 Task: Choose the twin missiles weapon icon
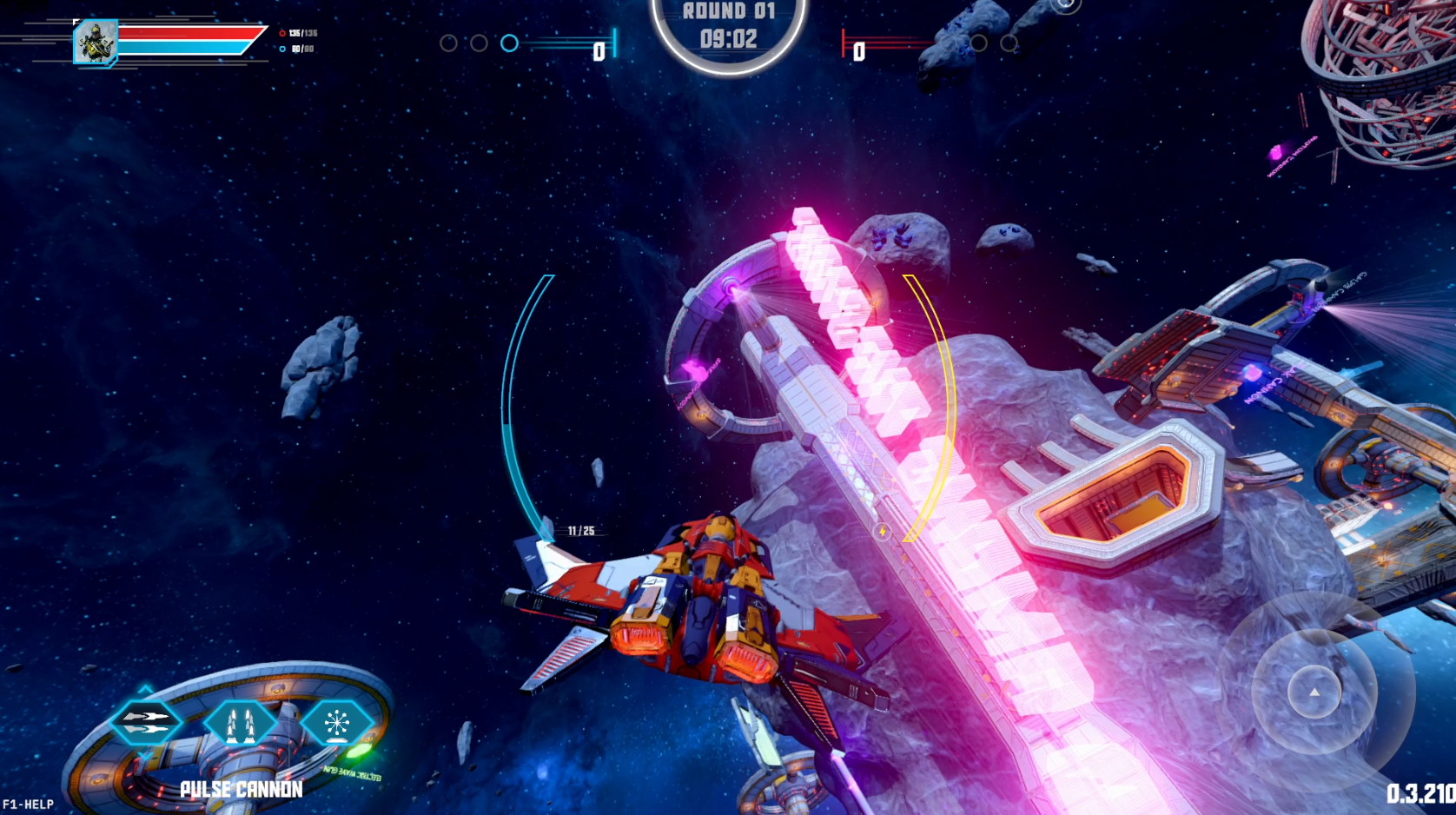click(241, 722)
